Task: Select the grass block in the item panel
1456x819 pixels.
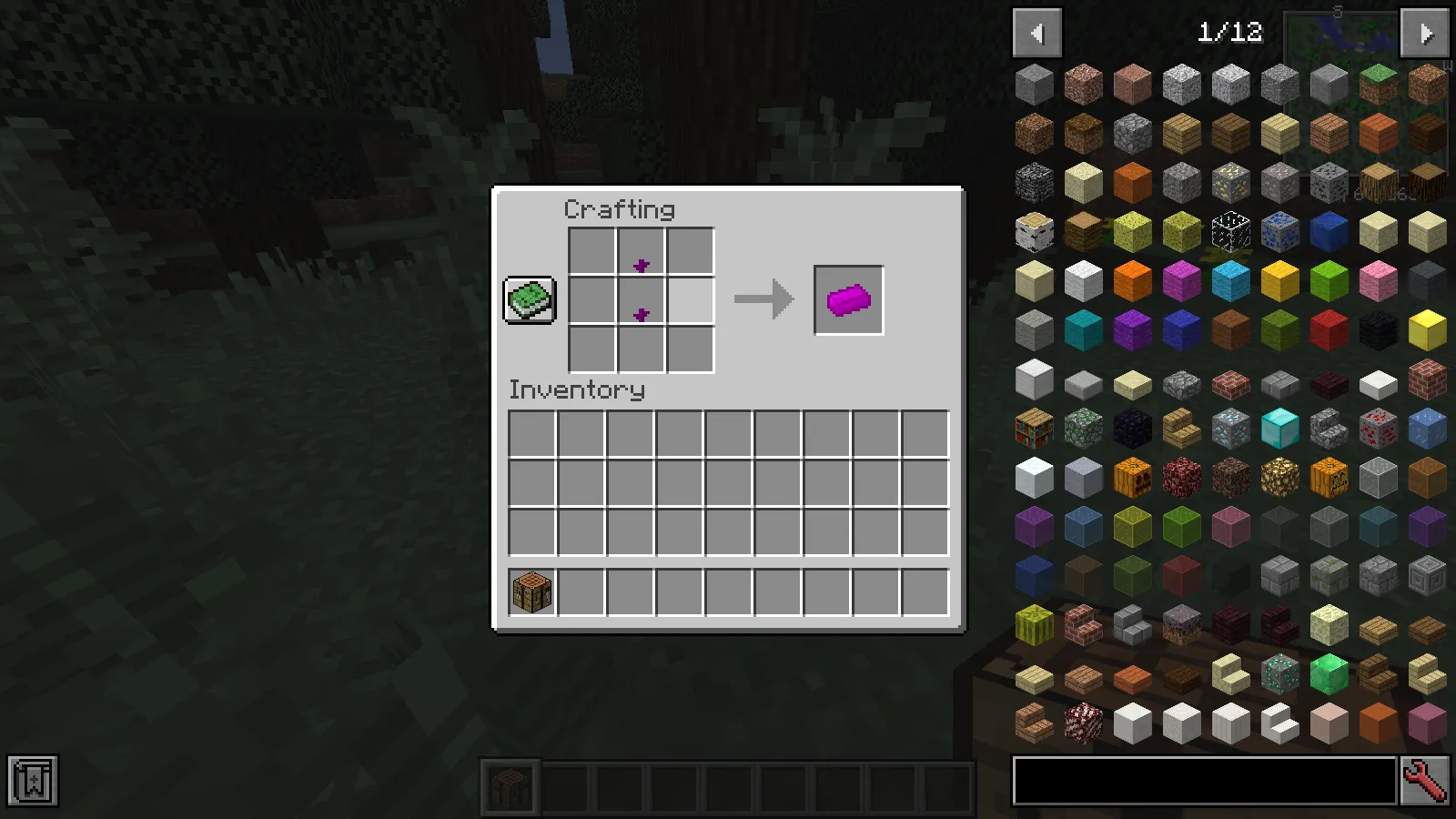Action: pos(1377,83)
